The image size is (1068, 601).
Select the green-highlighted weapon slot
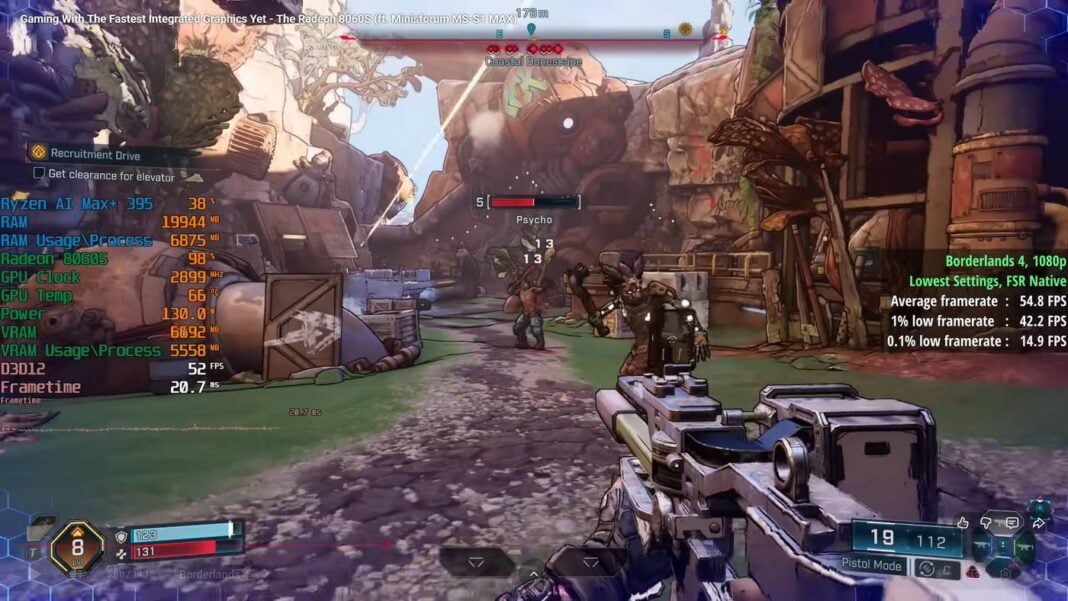(1025, 545)
